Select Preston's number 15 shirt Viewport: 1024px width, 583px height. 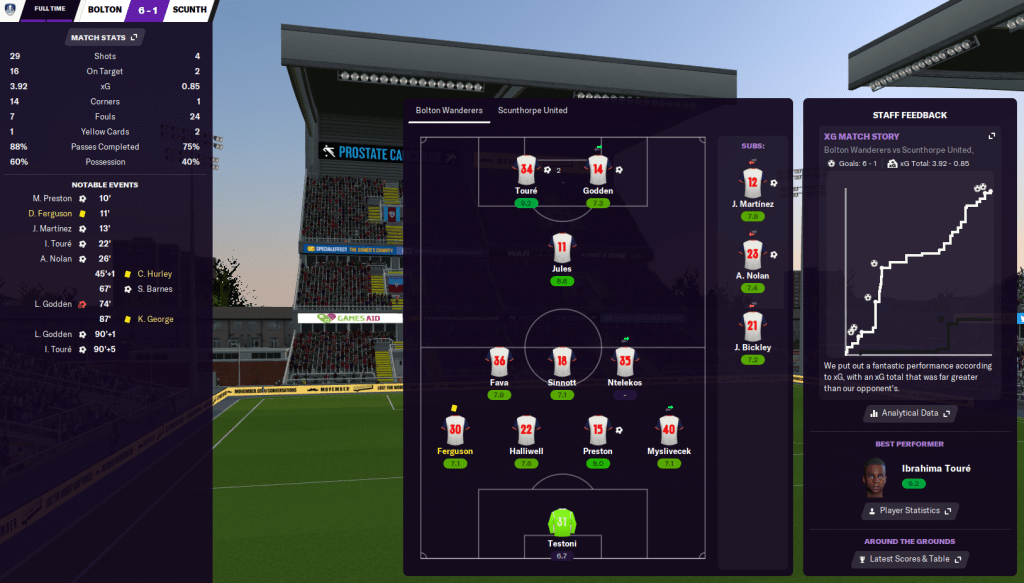click(598, 430)
